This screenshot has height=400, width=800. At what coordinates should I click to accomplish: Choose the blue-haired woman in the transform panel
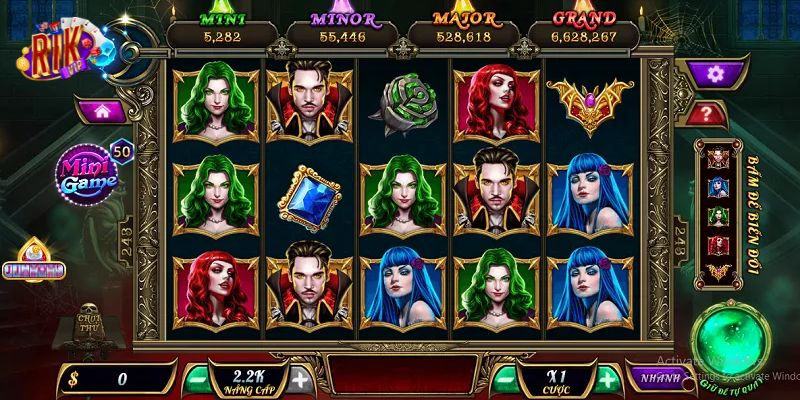pyautogui.click(x=716, y=187)
